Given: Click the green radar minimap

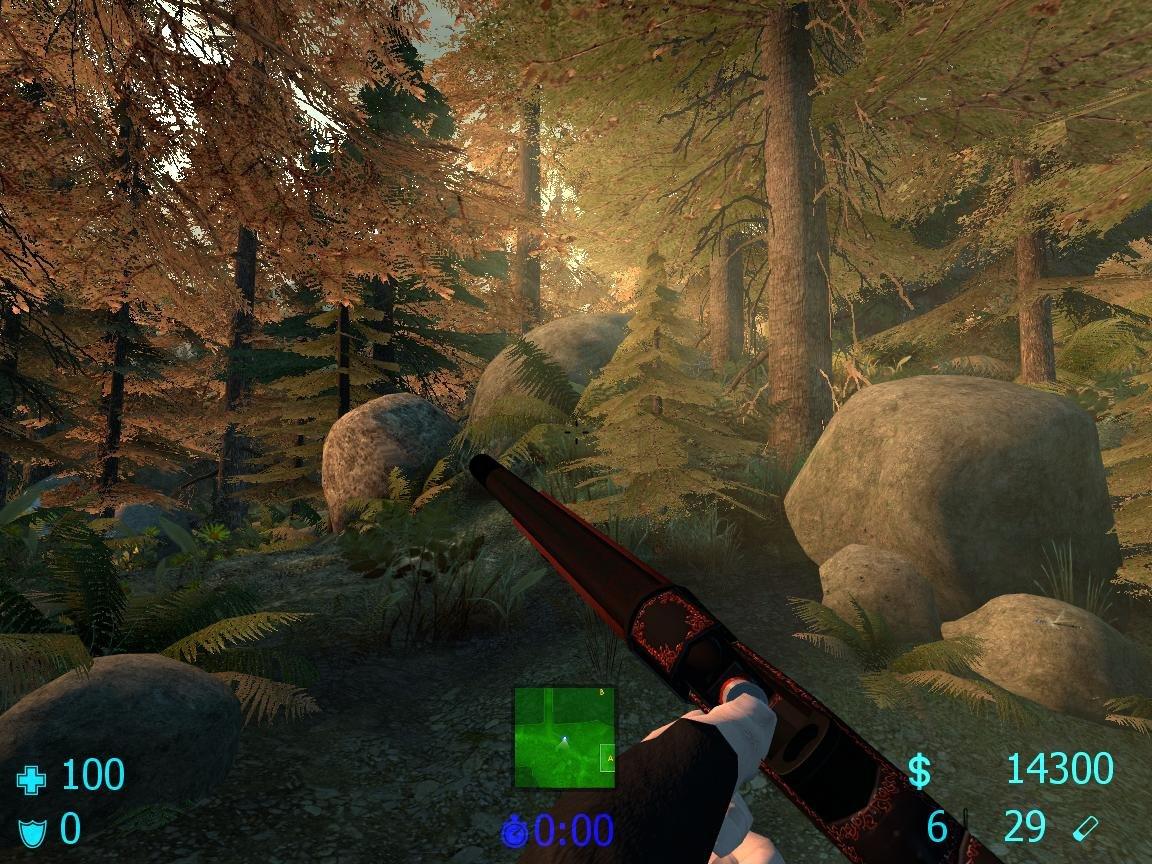Looking at the screenshot, I should point(564,736).
